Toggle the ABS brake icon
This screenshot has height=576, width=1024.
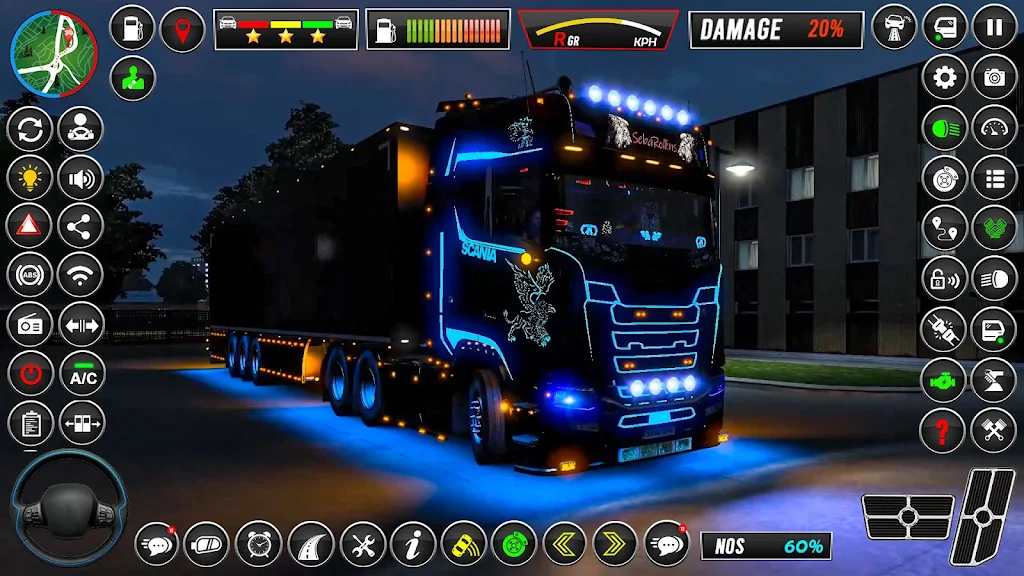pyautogui.click(x=30, y=274)
